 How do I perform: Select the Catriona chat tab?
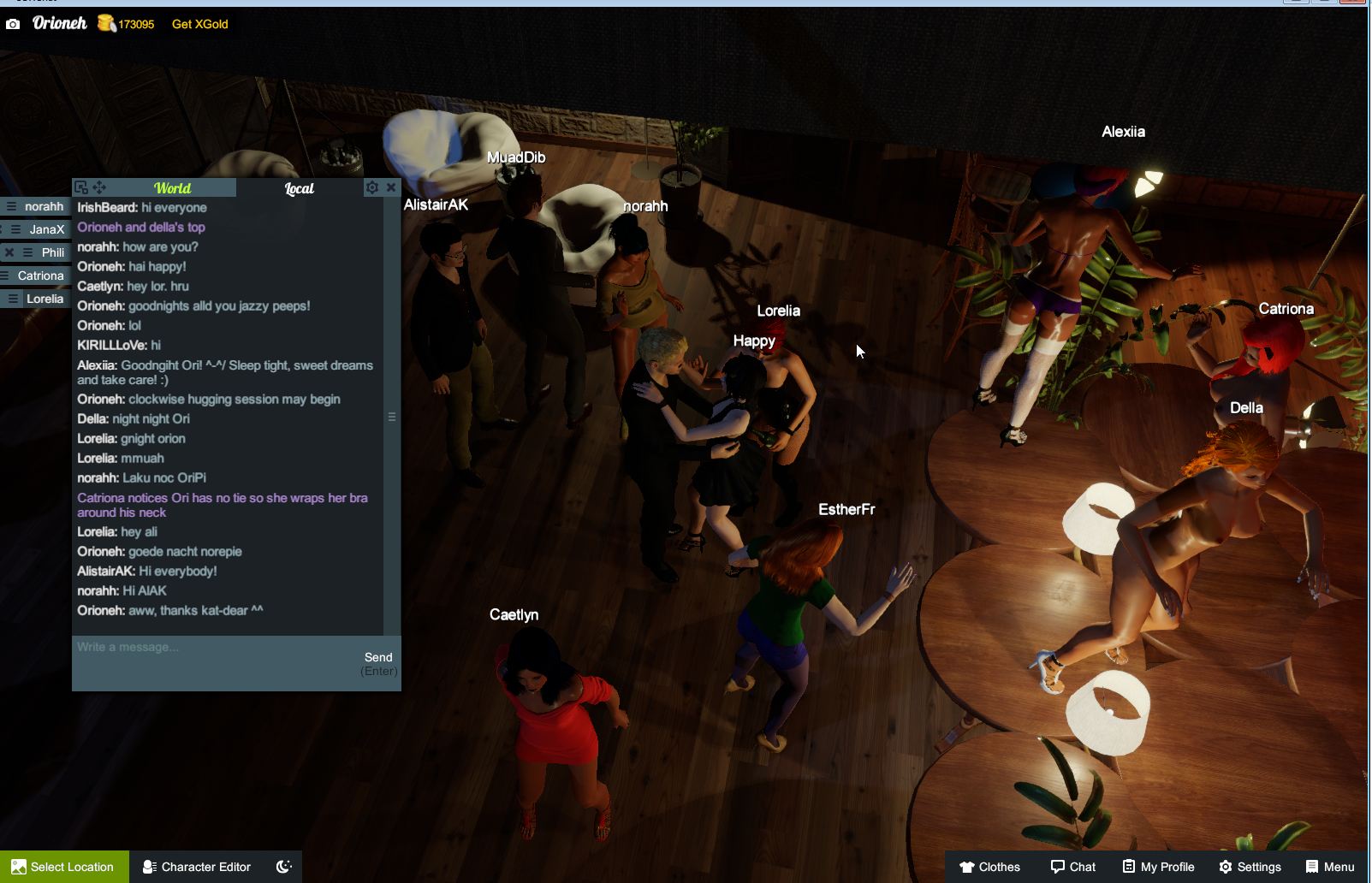point(40,276)
